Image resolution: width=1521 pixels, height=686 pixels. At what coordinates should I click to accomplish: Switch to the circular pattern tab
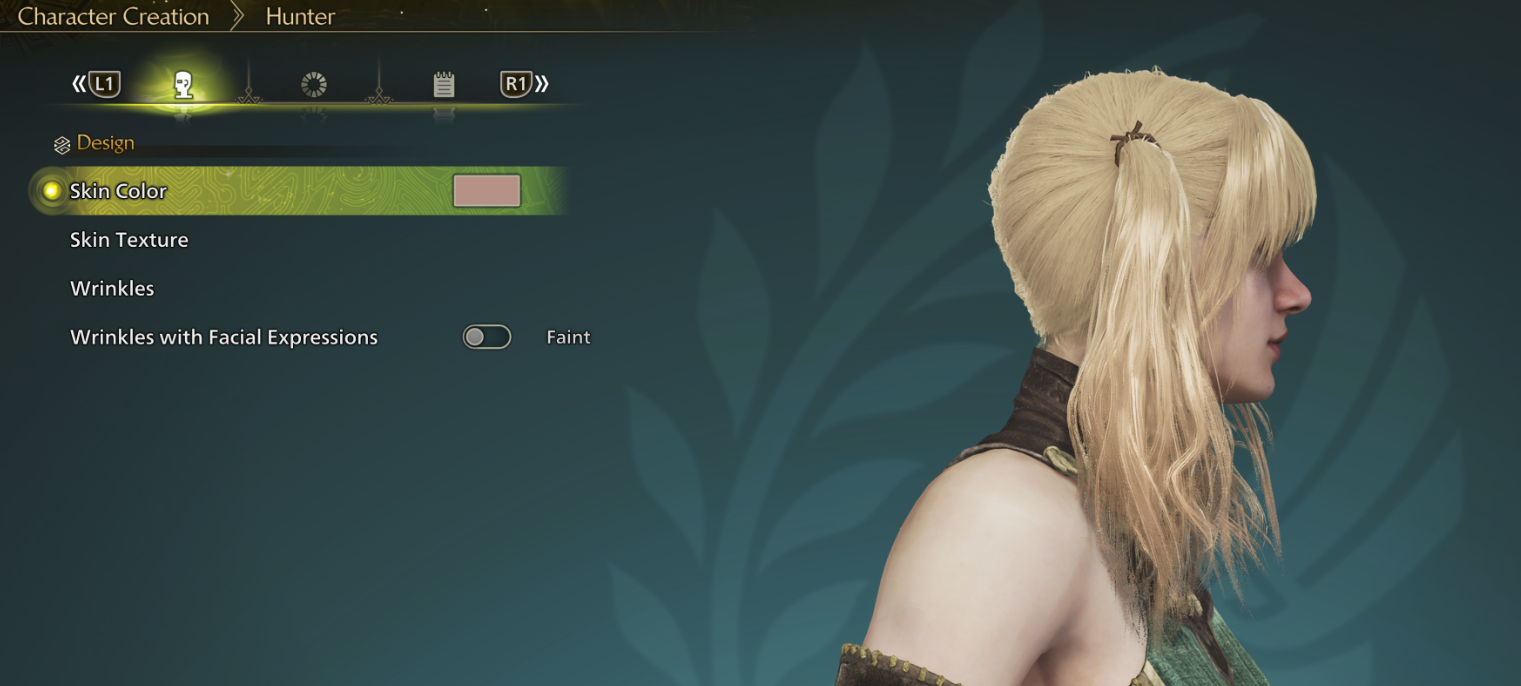314,85
